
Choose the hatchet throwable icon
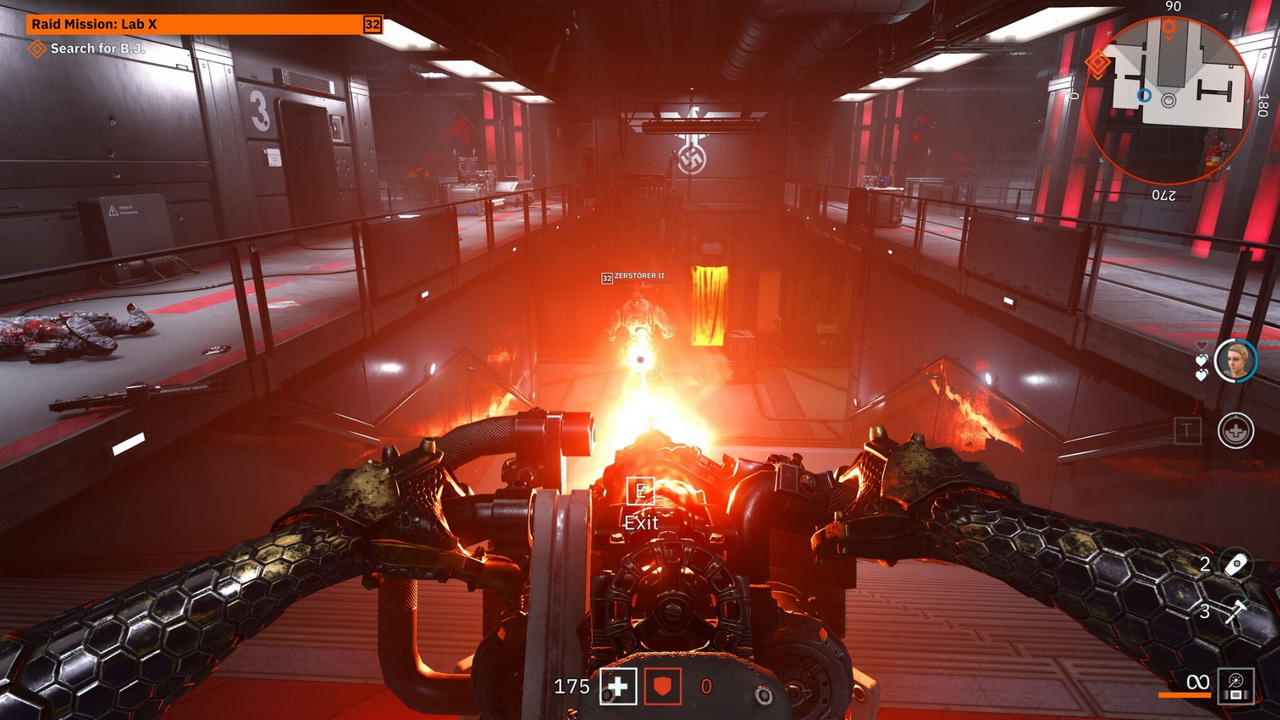(x=1236, y=611)
